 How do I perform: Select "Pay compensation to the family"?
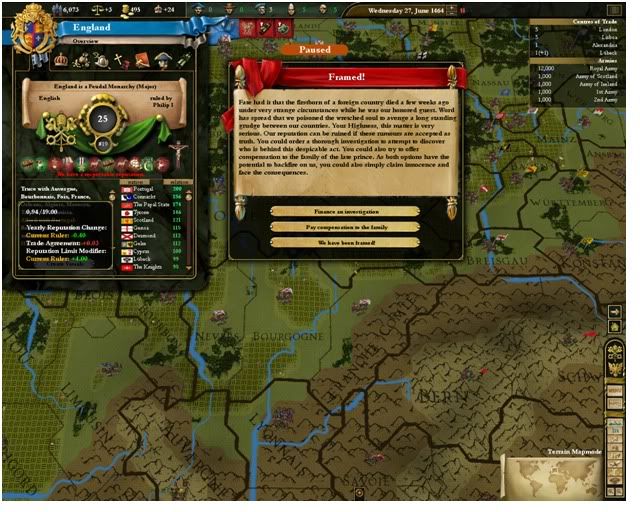344,226
